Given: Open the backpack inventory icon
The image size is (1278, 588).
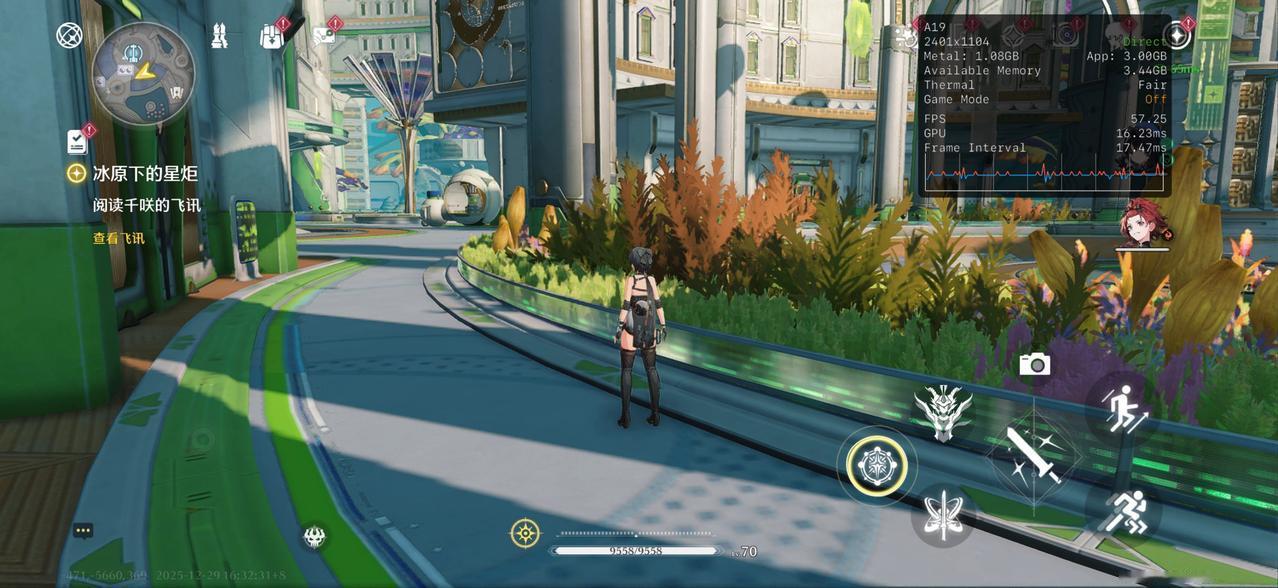Looking at the screenshot, I should [271, 37].
